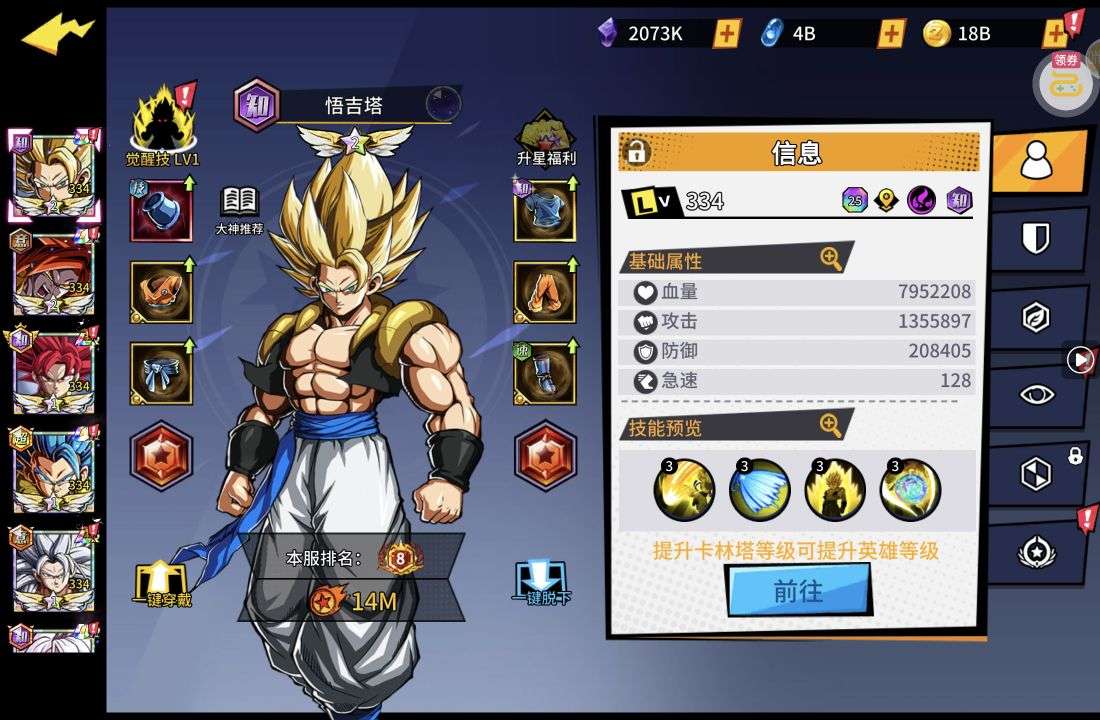Expand the 技能预览 skills magnifier
Screen dimensions: 1100x720
click(831, 426)
